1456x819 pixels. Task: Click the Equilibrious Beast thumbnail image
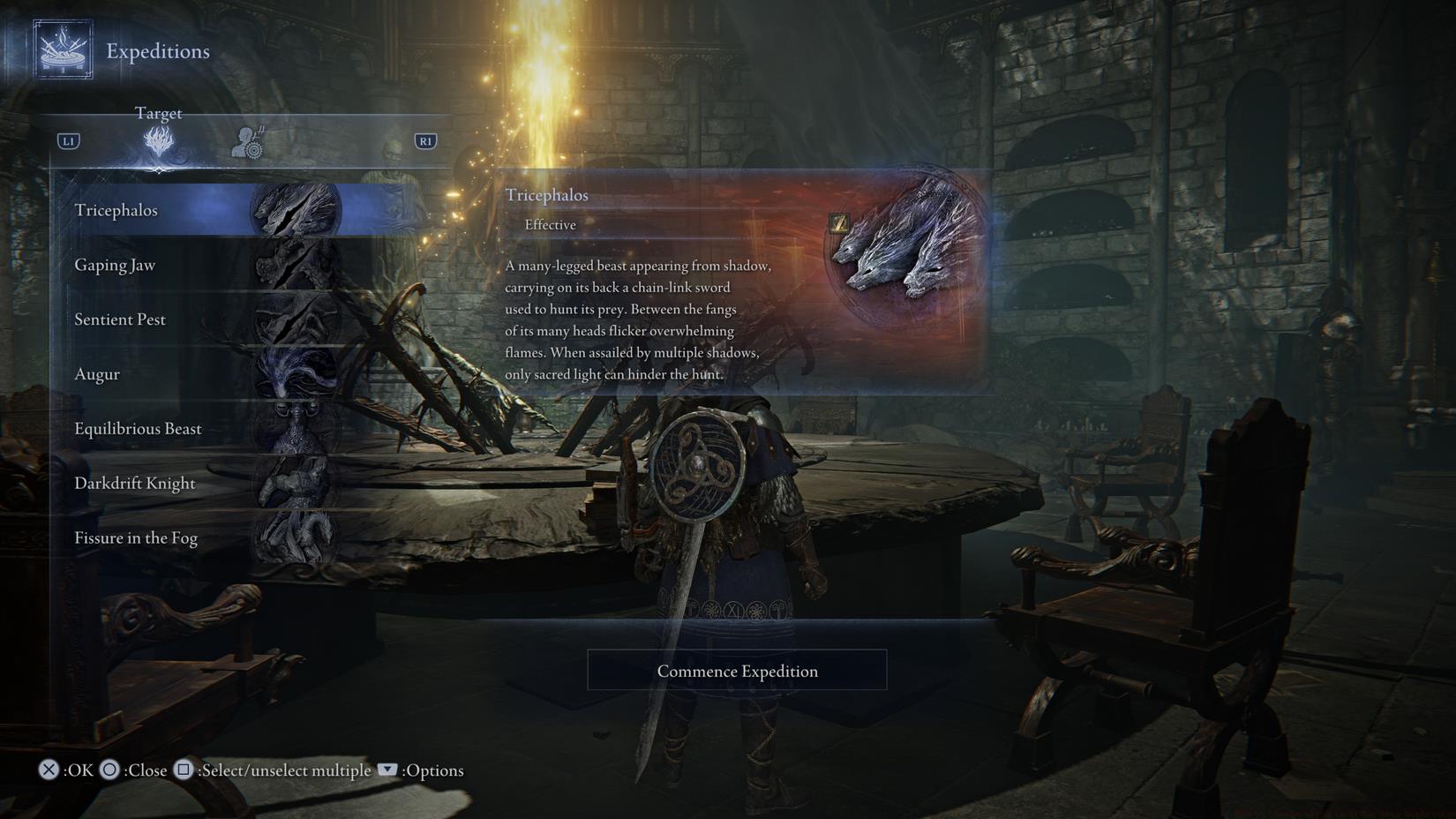tap(294, 428)
